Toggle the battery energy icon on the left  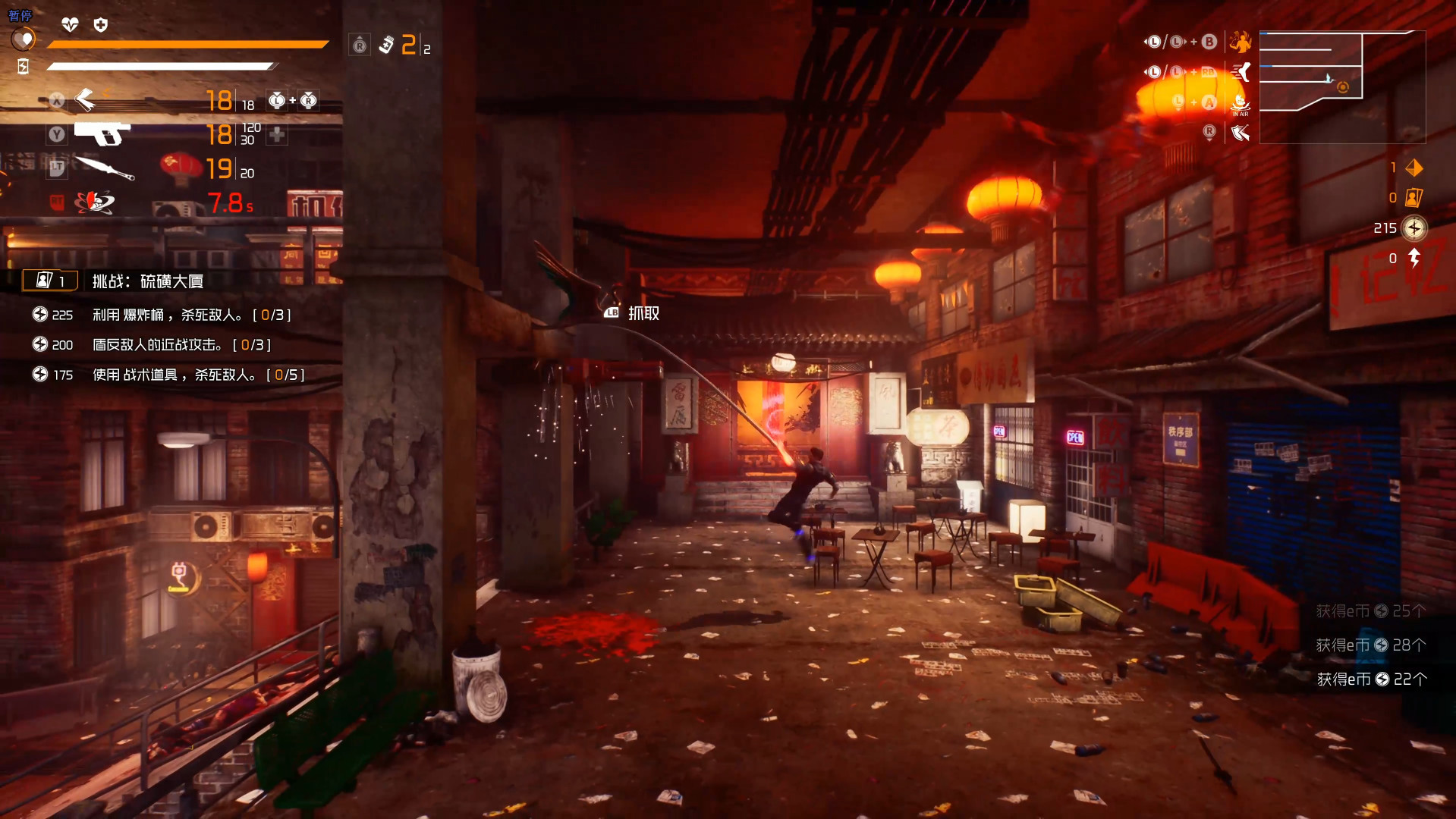(x=23, y=67)
